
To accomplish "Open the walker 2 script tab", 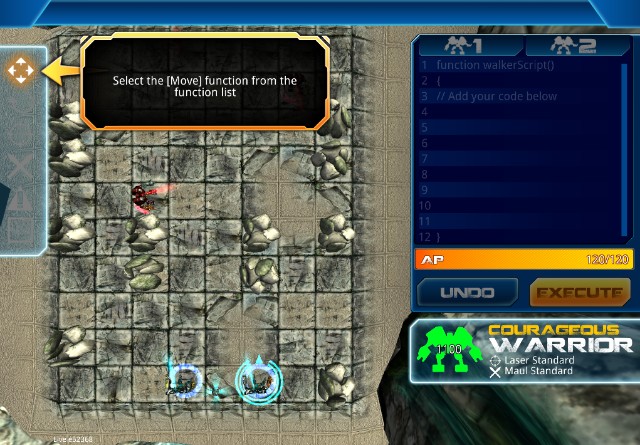I will (x=574, y=46).
